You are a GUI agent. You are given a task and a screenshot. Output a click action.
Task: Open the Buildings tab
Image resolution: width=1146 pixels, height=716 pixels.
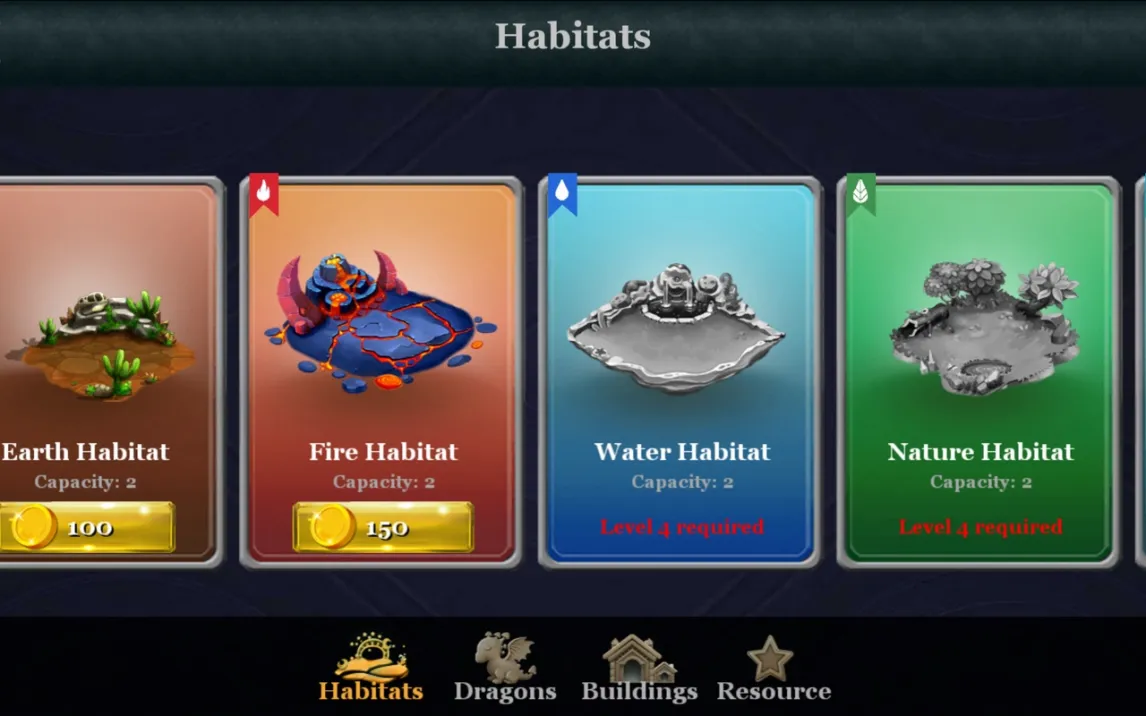click(639, 668)
